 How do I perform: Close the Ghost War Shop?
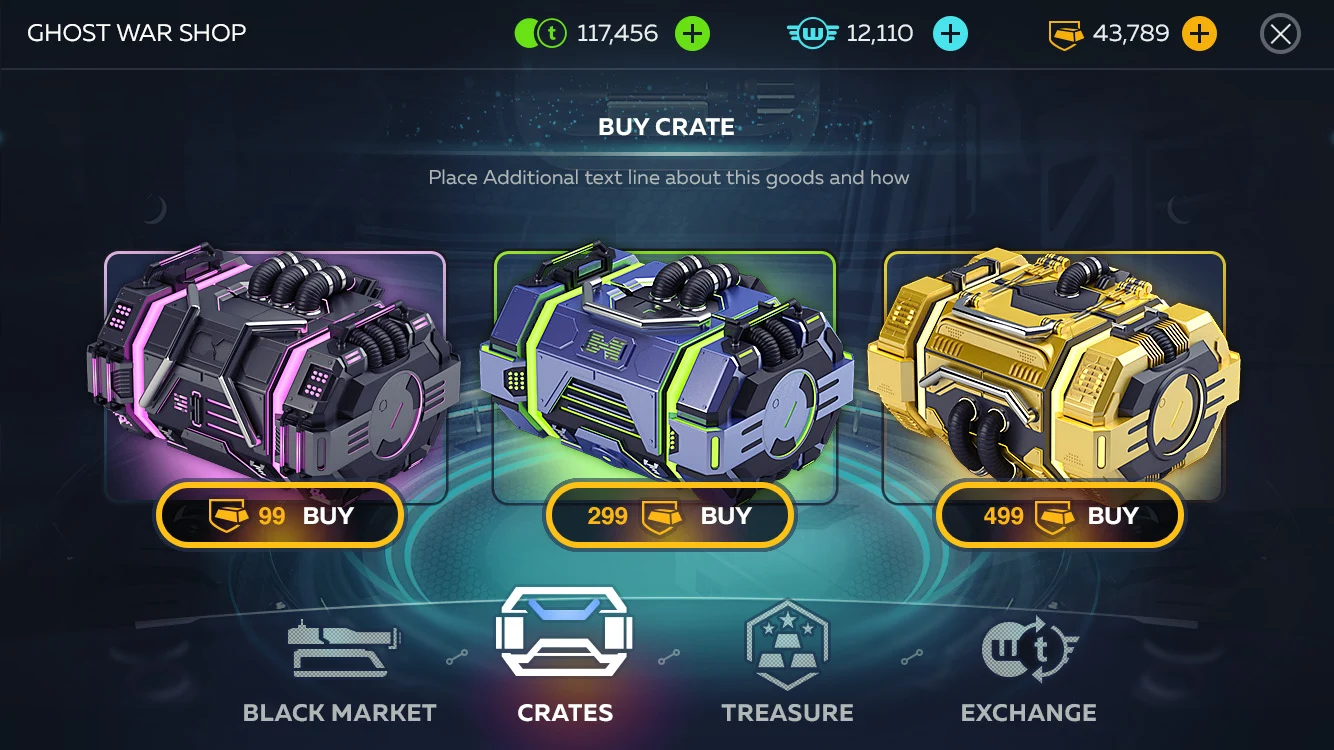[x=1280, y=34]
